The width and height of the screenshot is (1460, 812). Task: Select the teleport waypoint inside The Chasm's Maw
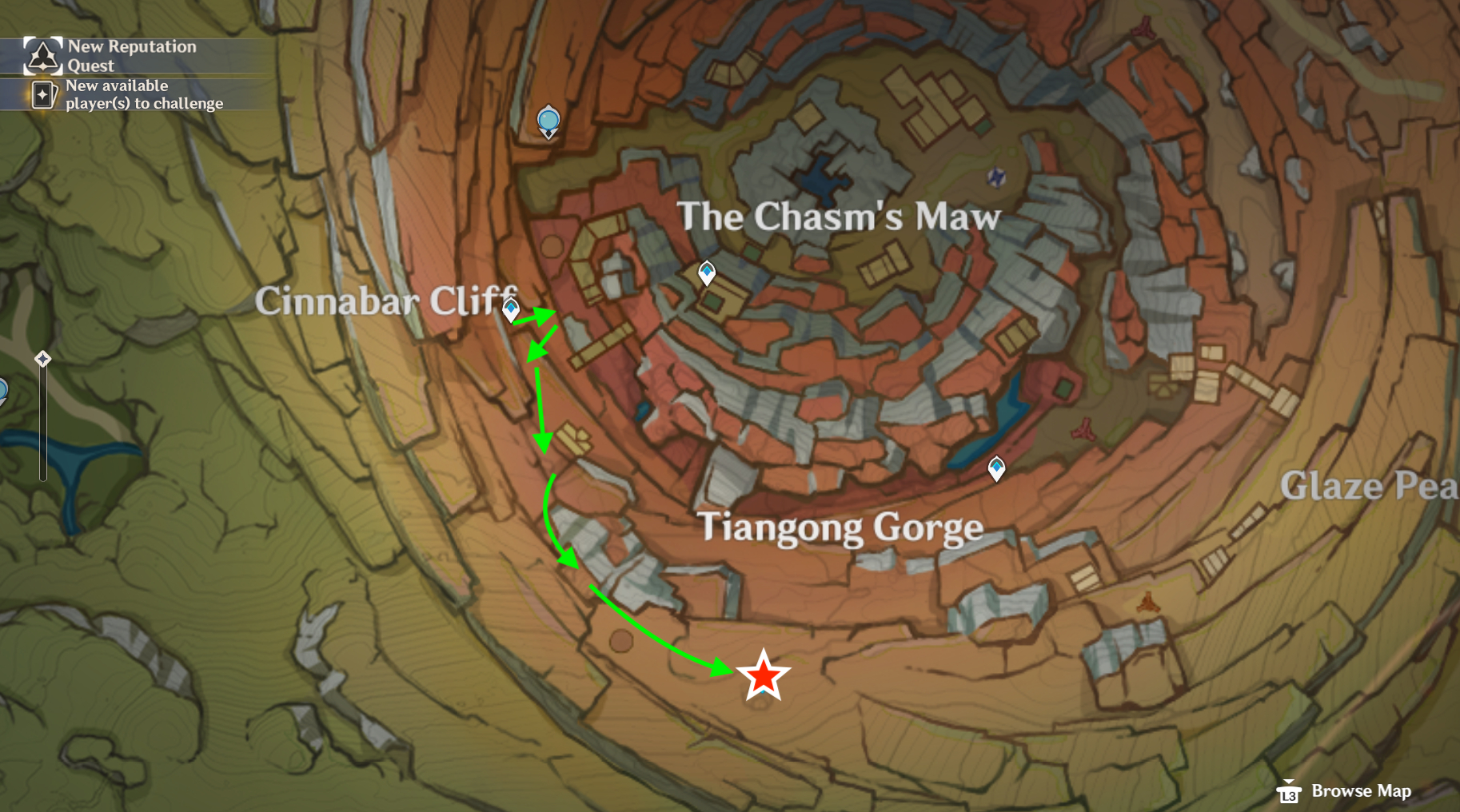click(x=707, y=273)
